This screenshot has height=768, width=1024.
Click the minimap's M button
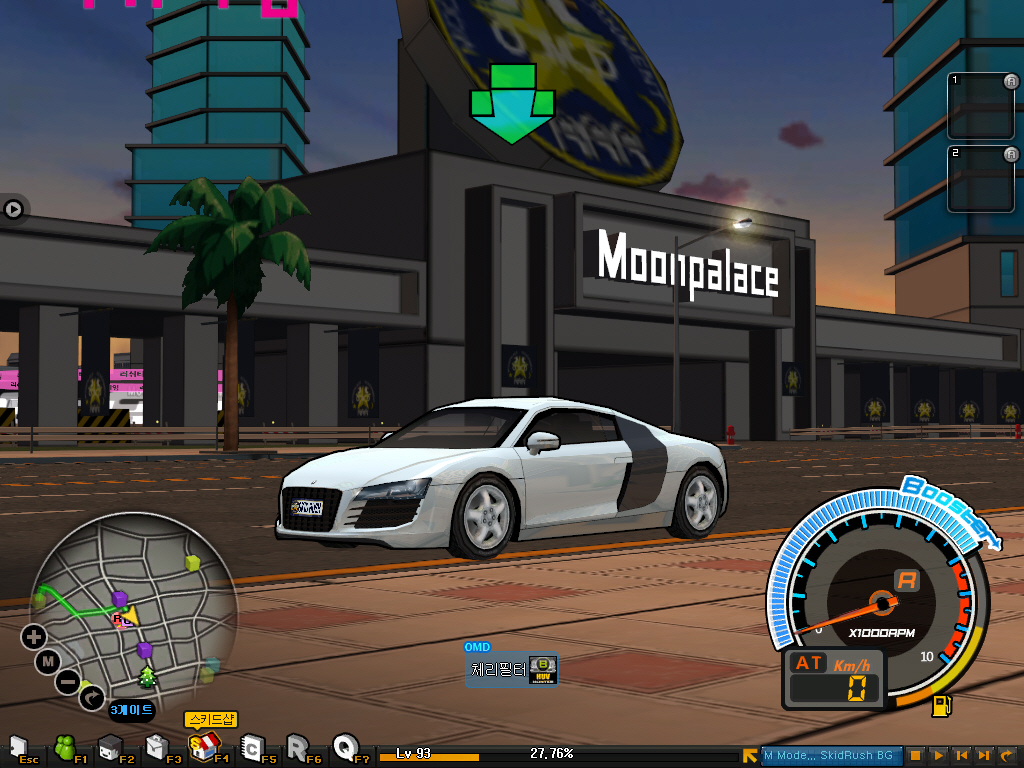[x=47, y=661]
